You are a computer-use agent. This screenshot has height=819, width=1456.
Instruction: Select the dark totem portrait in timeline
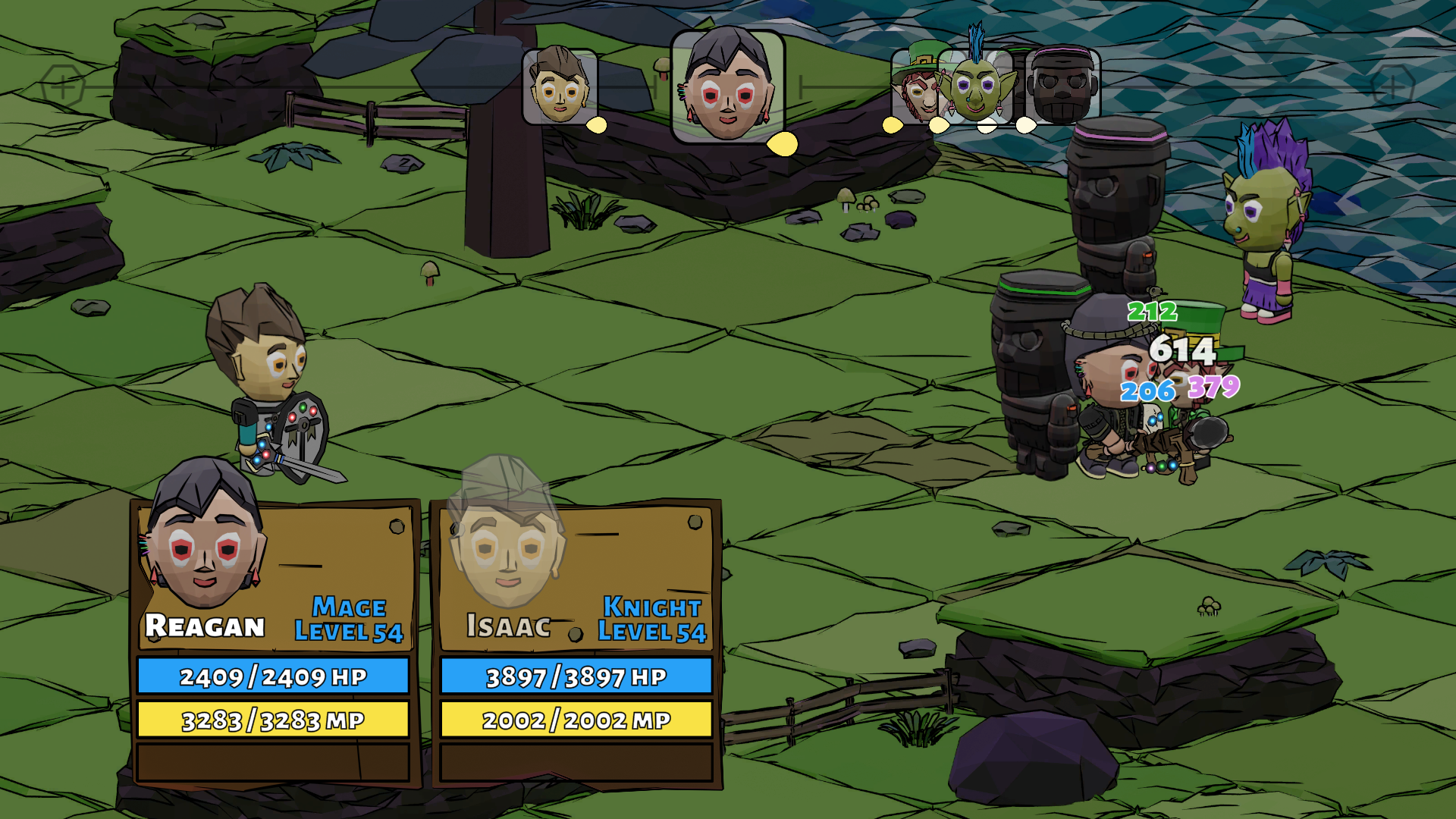click(1062, 87)
